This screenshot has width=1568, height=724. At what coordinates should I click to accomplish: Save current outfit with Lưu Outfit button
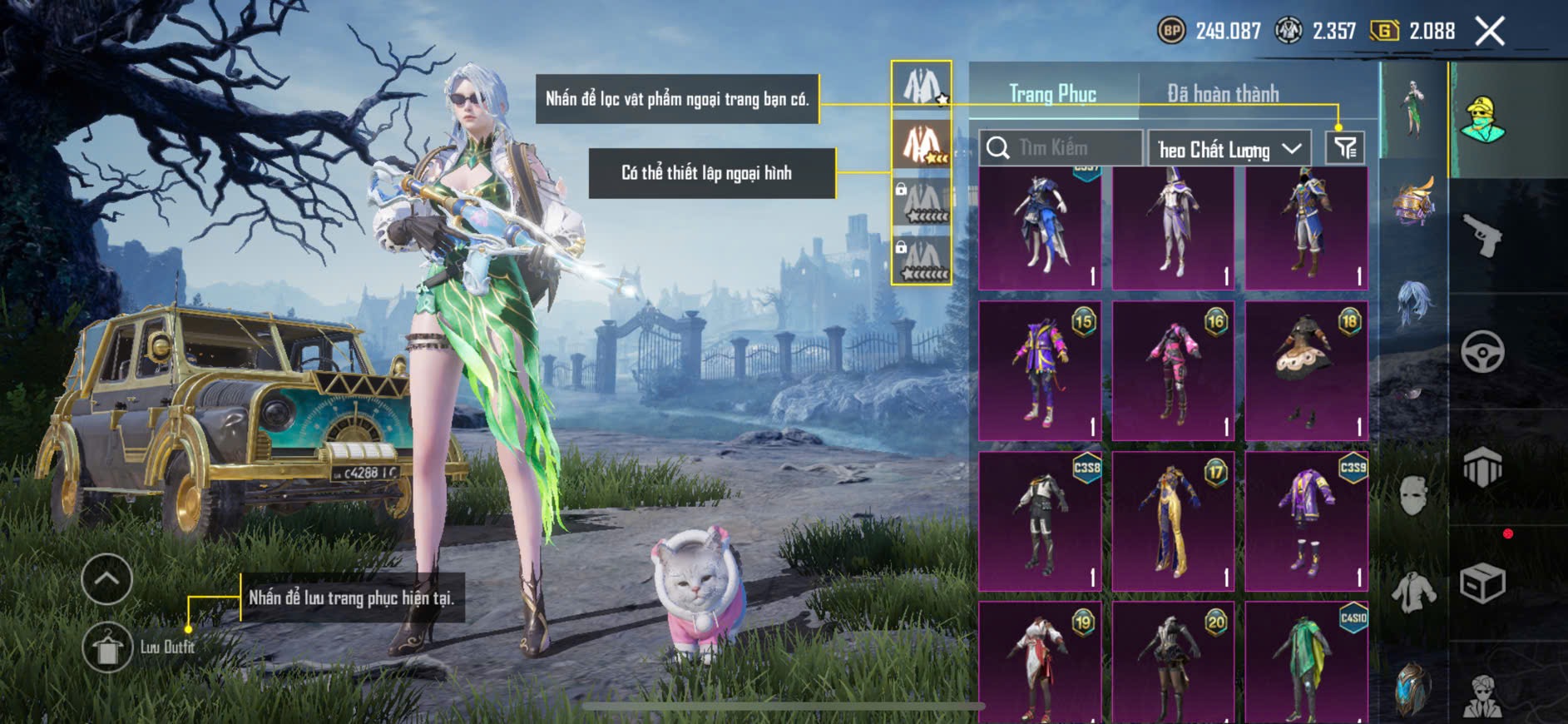(x=107, y=647)
